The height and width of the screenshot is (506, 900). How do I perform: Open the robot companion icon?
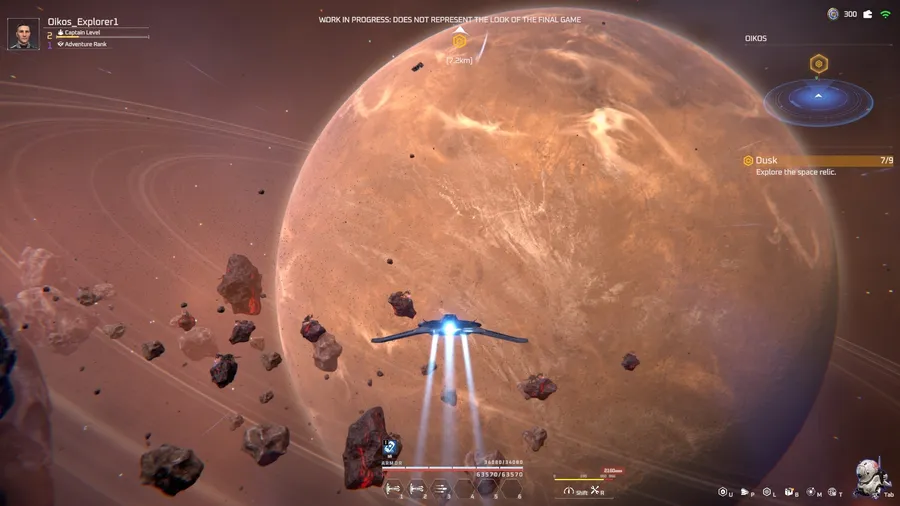coord(868,477)
